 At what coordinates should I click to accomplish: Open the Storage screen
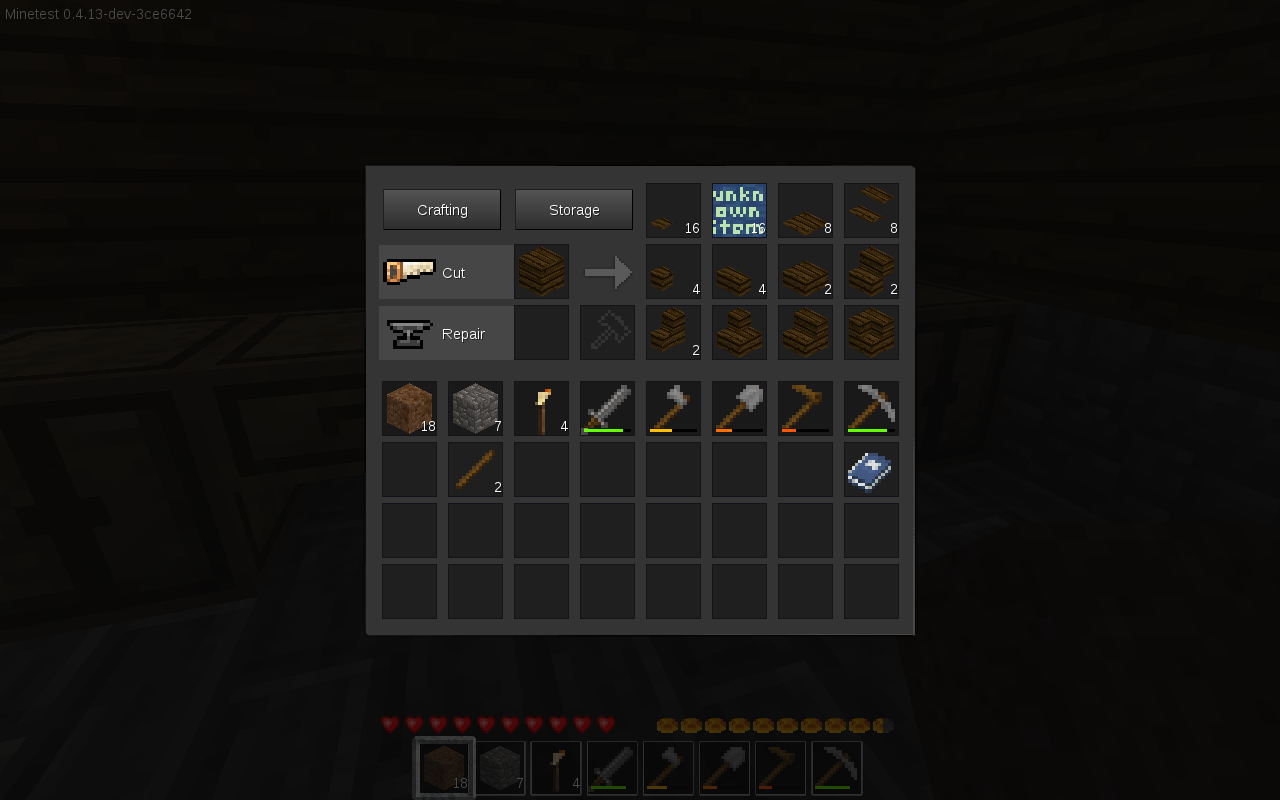573,209
